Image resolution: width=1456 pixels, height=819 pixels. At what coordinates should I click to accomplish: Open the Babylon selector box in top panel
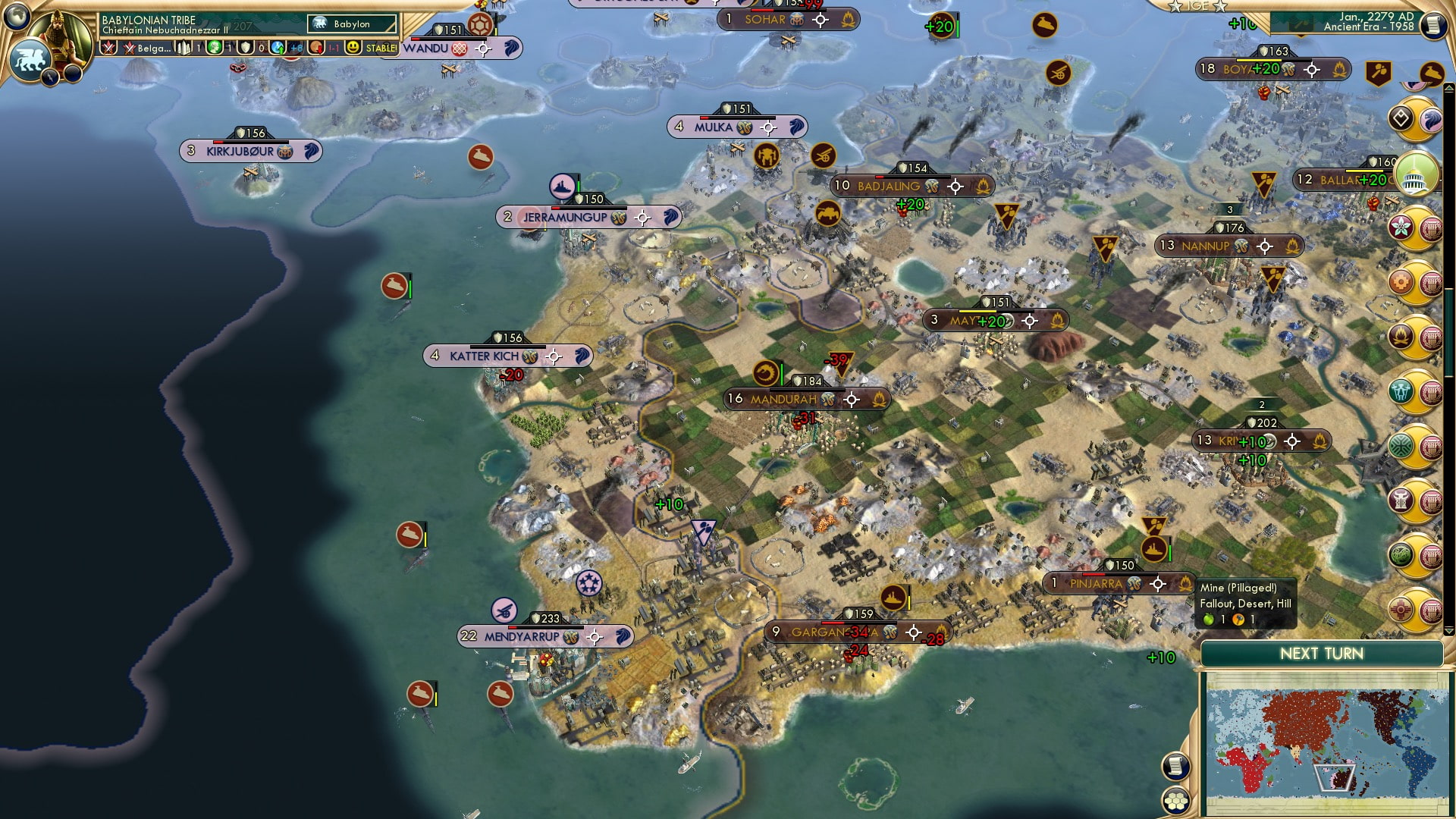(352, 24)
